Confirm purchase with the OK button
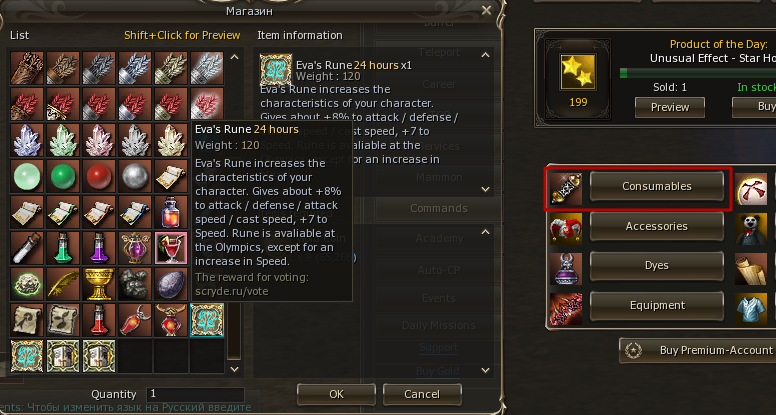 click(x=336, y=394)
